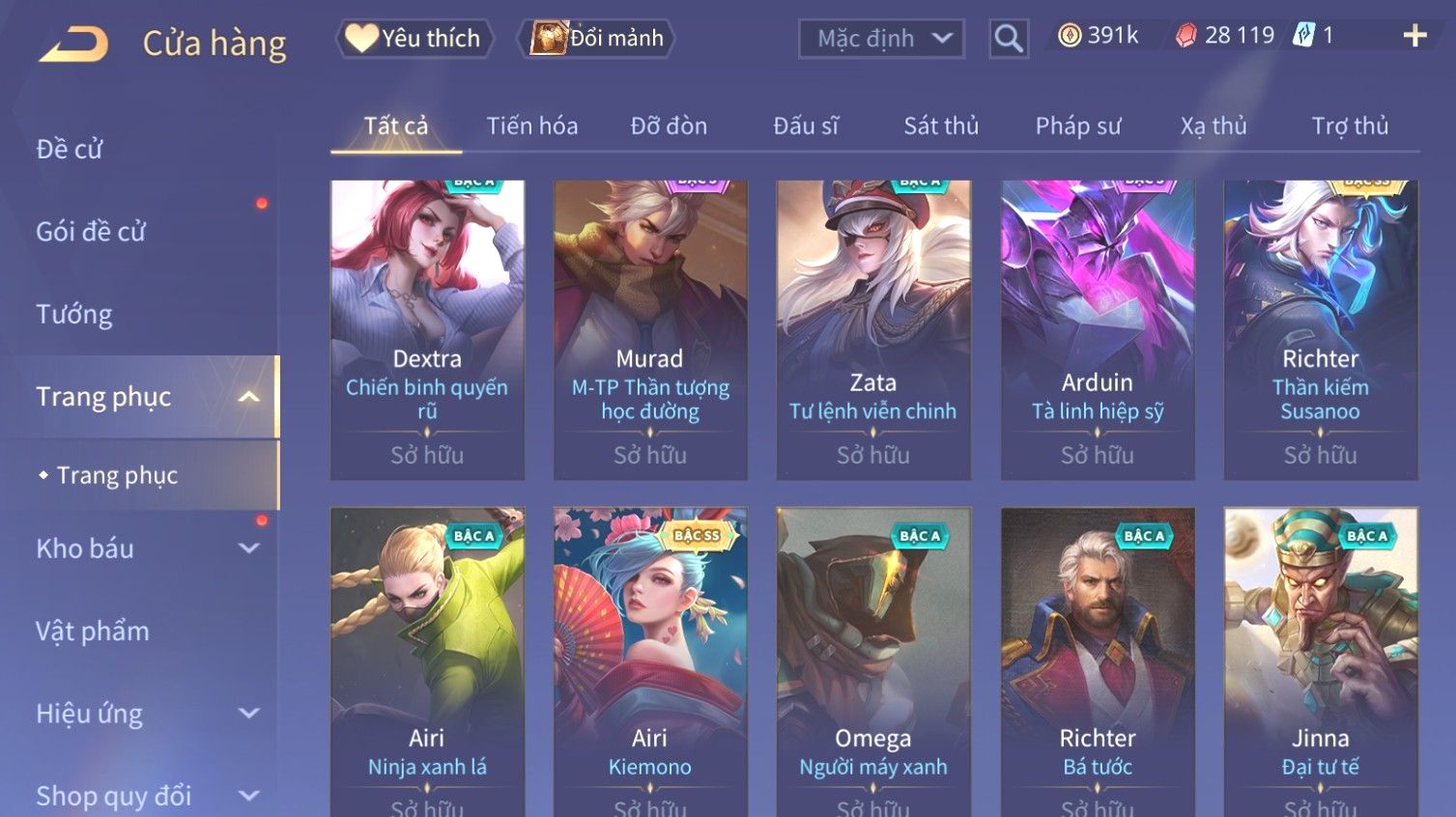
Task: Open the Vật phẩm items section
Action: pyautogui.click(x=93, y=632)
